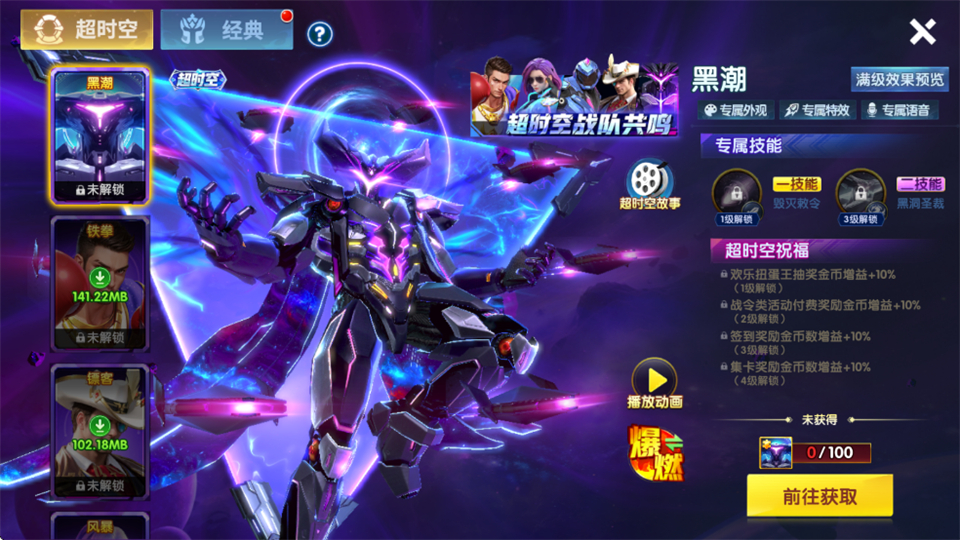This screenshot has height=540, width=960.
Task: Select the locked 二技能 skill icon
Action: 860,192
